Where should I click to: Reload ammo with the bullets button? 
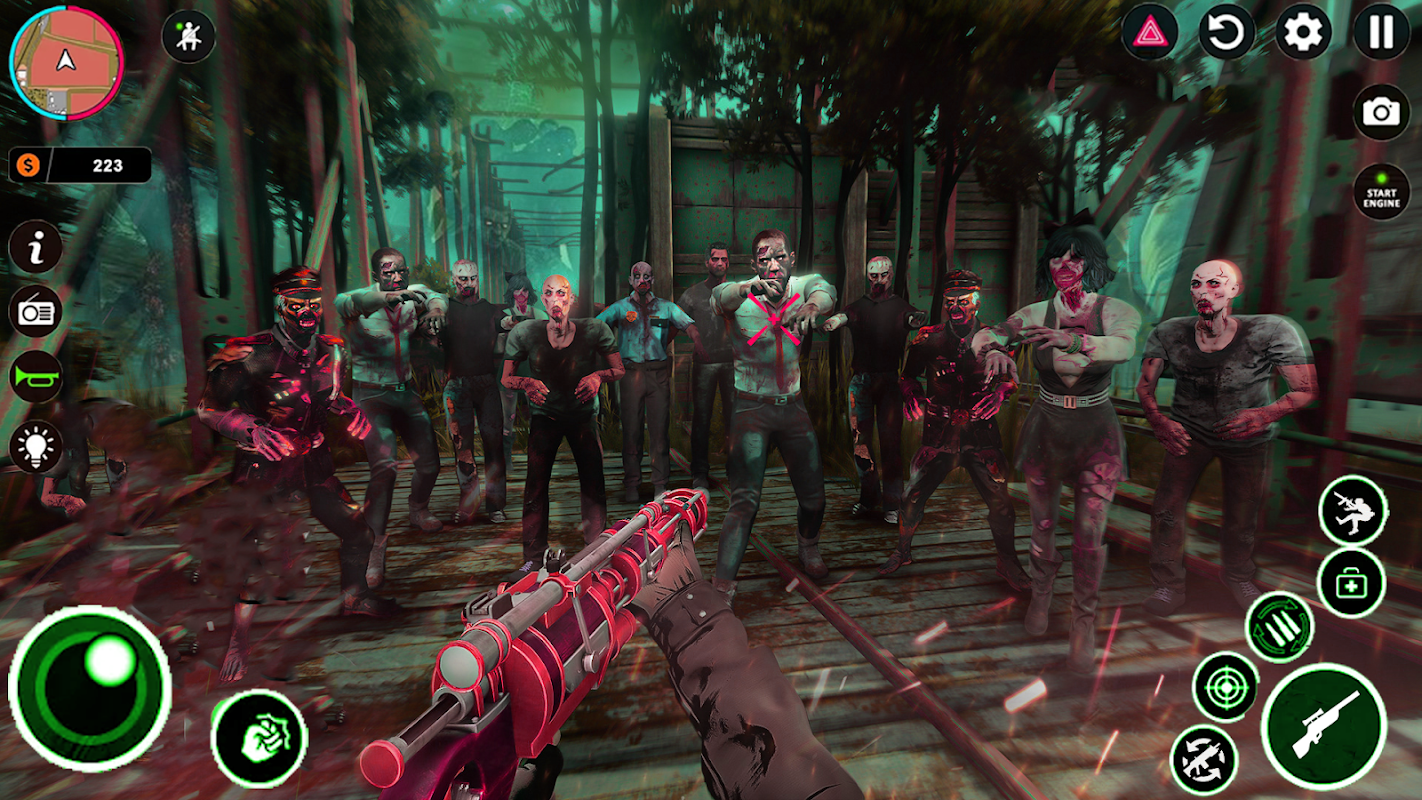(x=1280, y=627)
